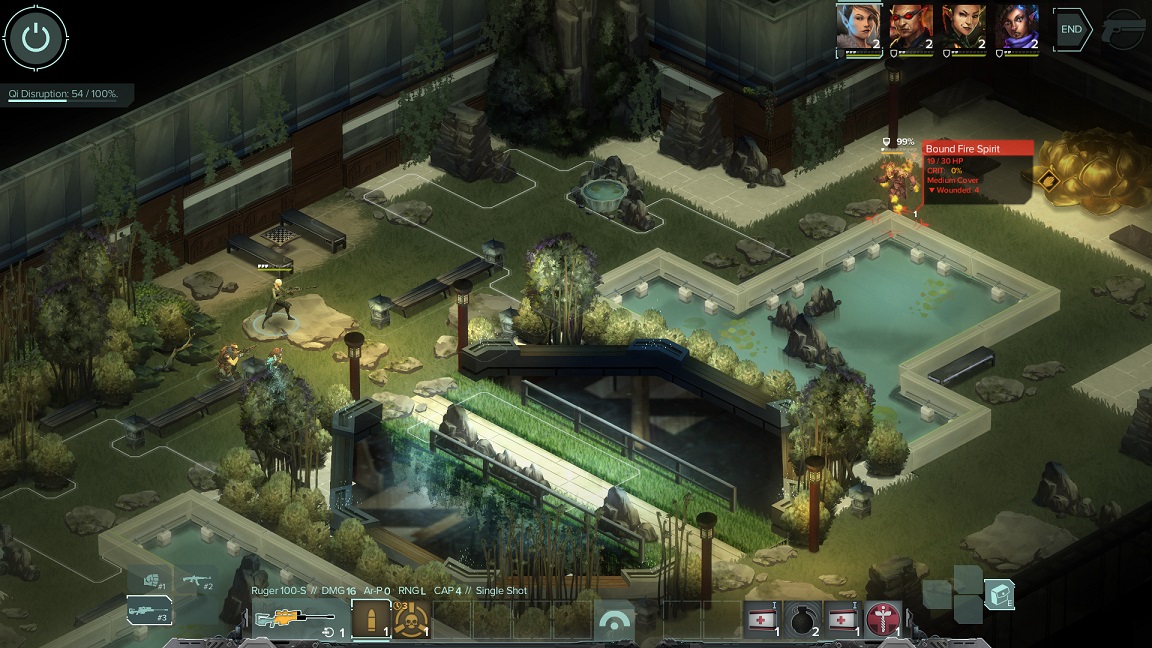Choose the single shot bullet ability
The height and width of the screenshot is (648, 1152).
(371, 619)
